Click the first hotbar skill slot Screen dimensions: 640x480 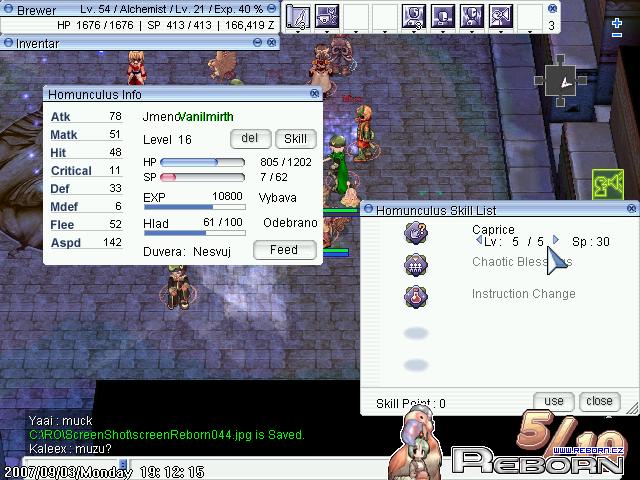[298, 16]
